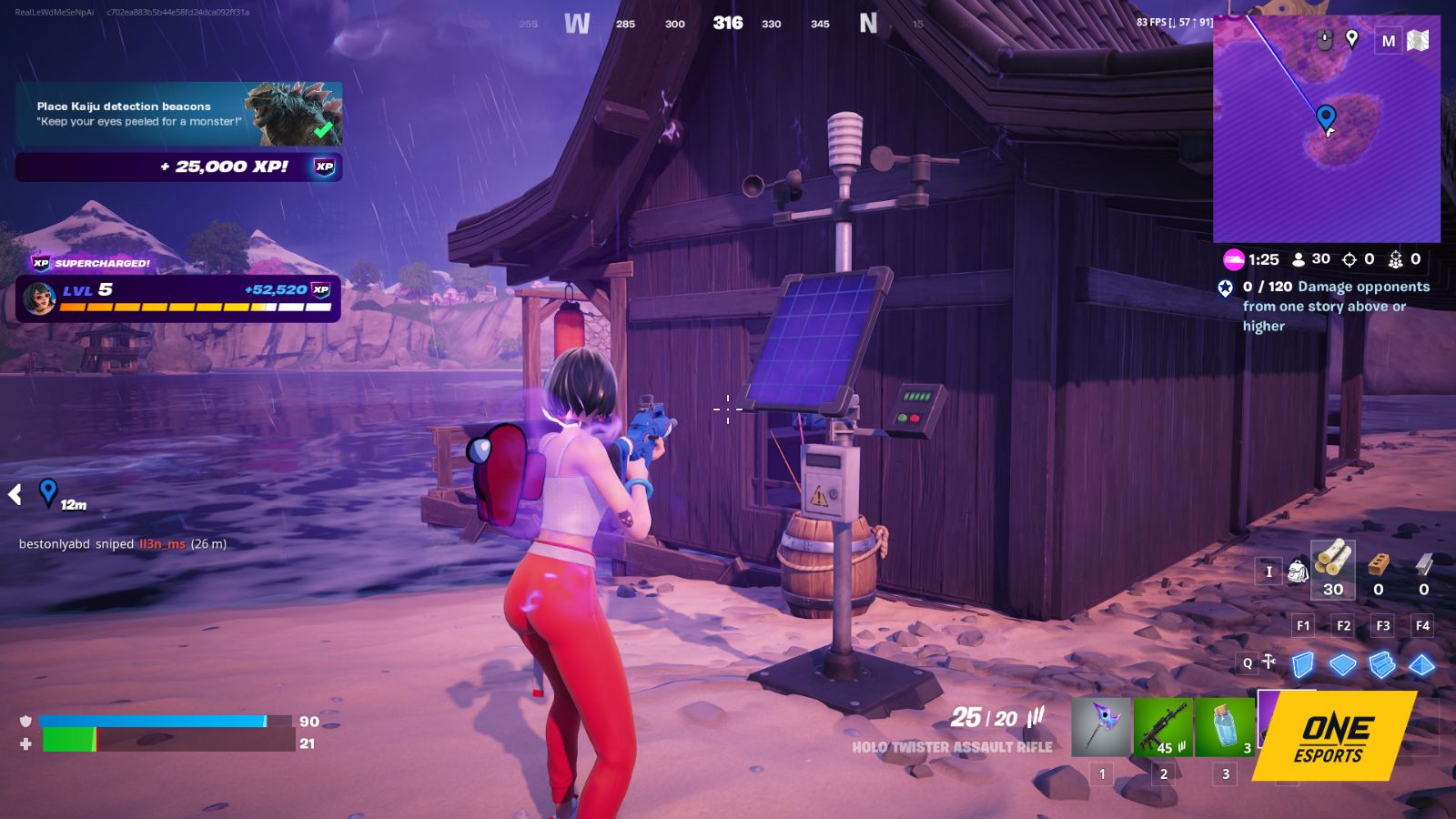Screen dimensions: 1456x819
Task: Click the +25,000 XP reward banner
Action: [178, 167]
